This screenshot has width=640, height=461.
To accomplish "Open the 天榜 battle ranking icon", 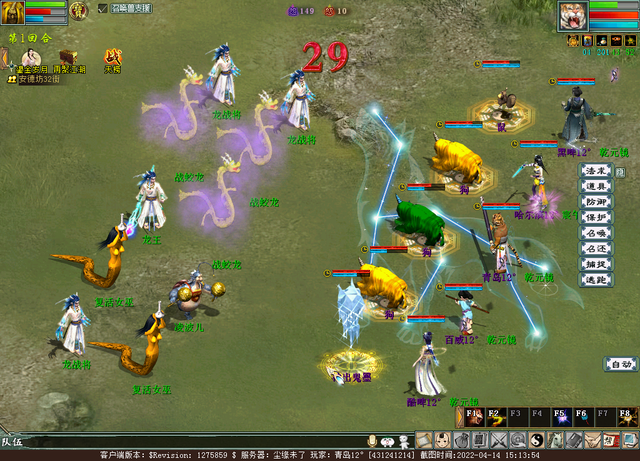I will tap(113, 58).
